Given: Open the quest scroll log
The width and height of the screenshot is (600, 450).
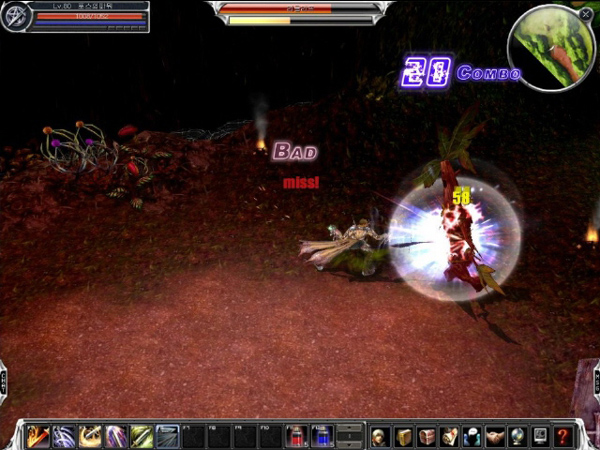Looking at the screenshot, I should [x=449, y=436].
